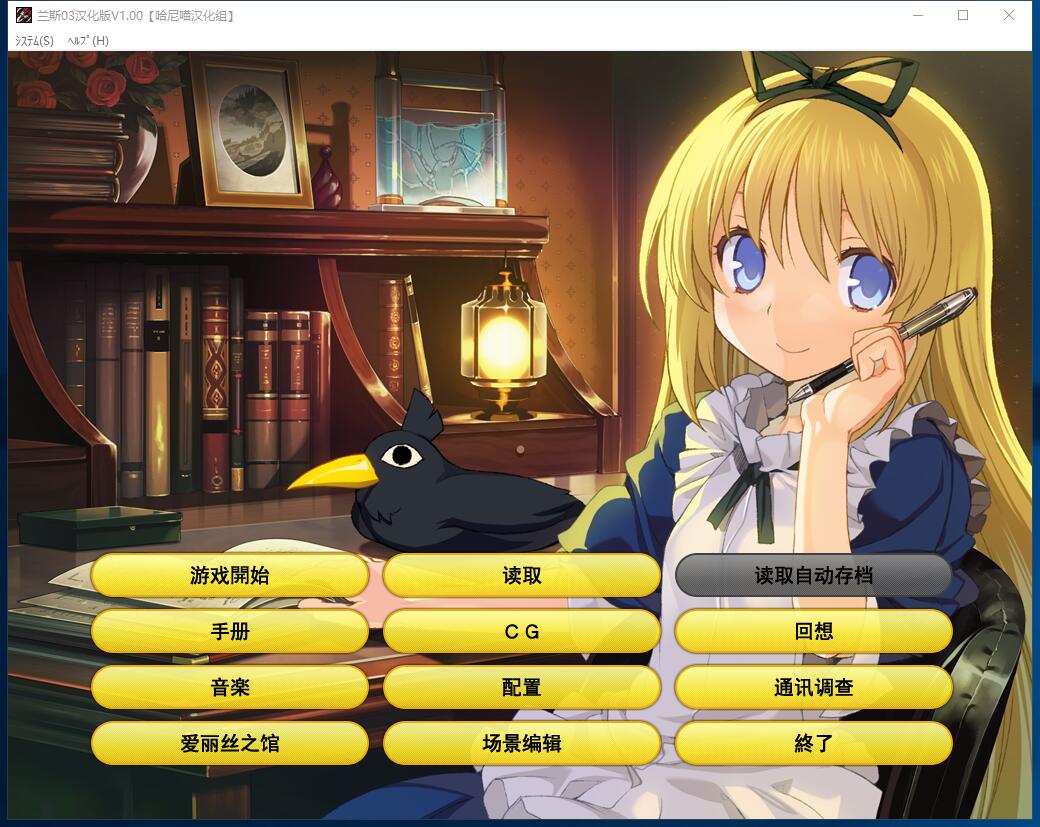Open the 读取 load menu

click(521, 575)
